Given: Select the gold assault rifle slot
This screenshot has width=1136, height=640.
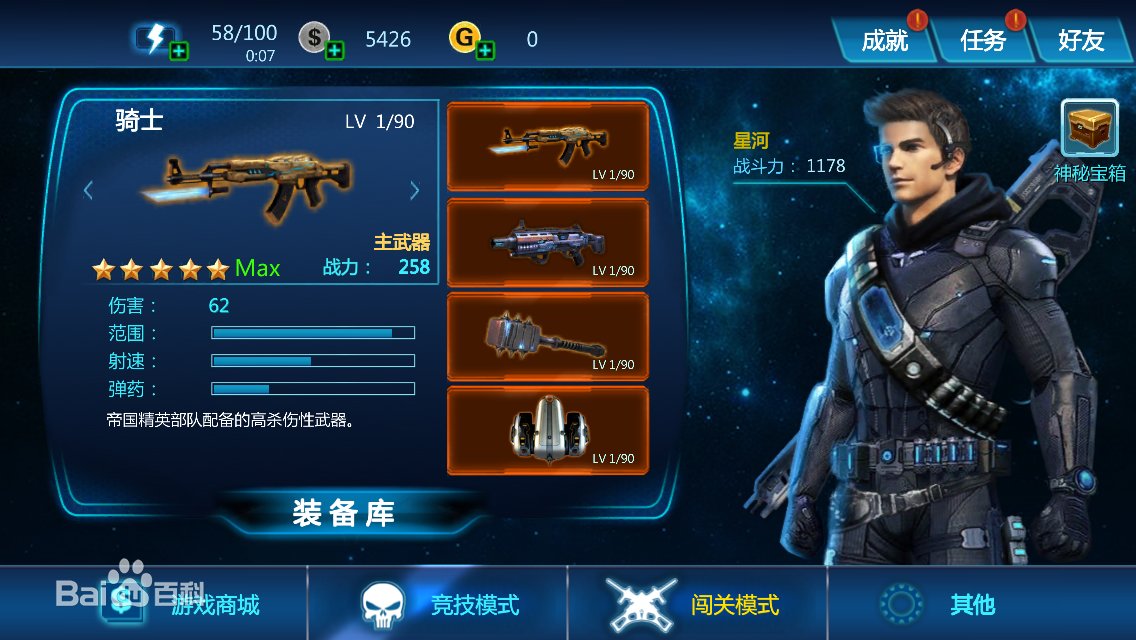Looking at the screenshot, I should coord(547,146).
